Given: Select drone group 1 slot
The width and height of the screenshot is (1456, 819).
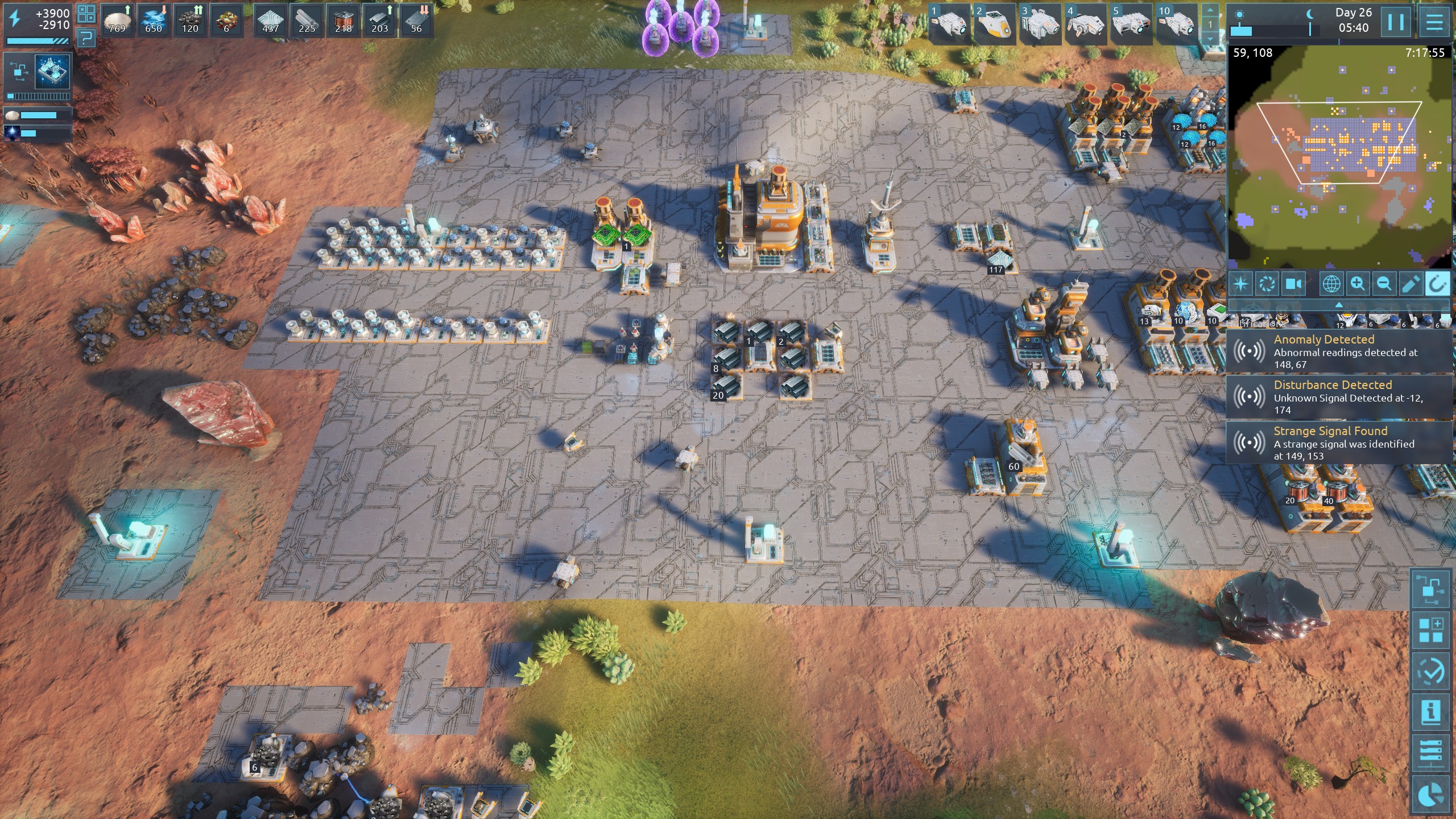Looking at the screenshot, I should (949, 24).
